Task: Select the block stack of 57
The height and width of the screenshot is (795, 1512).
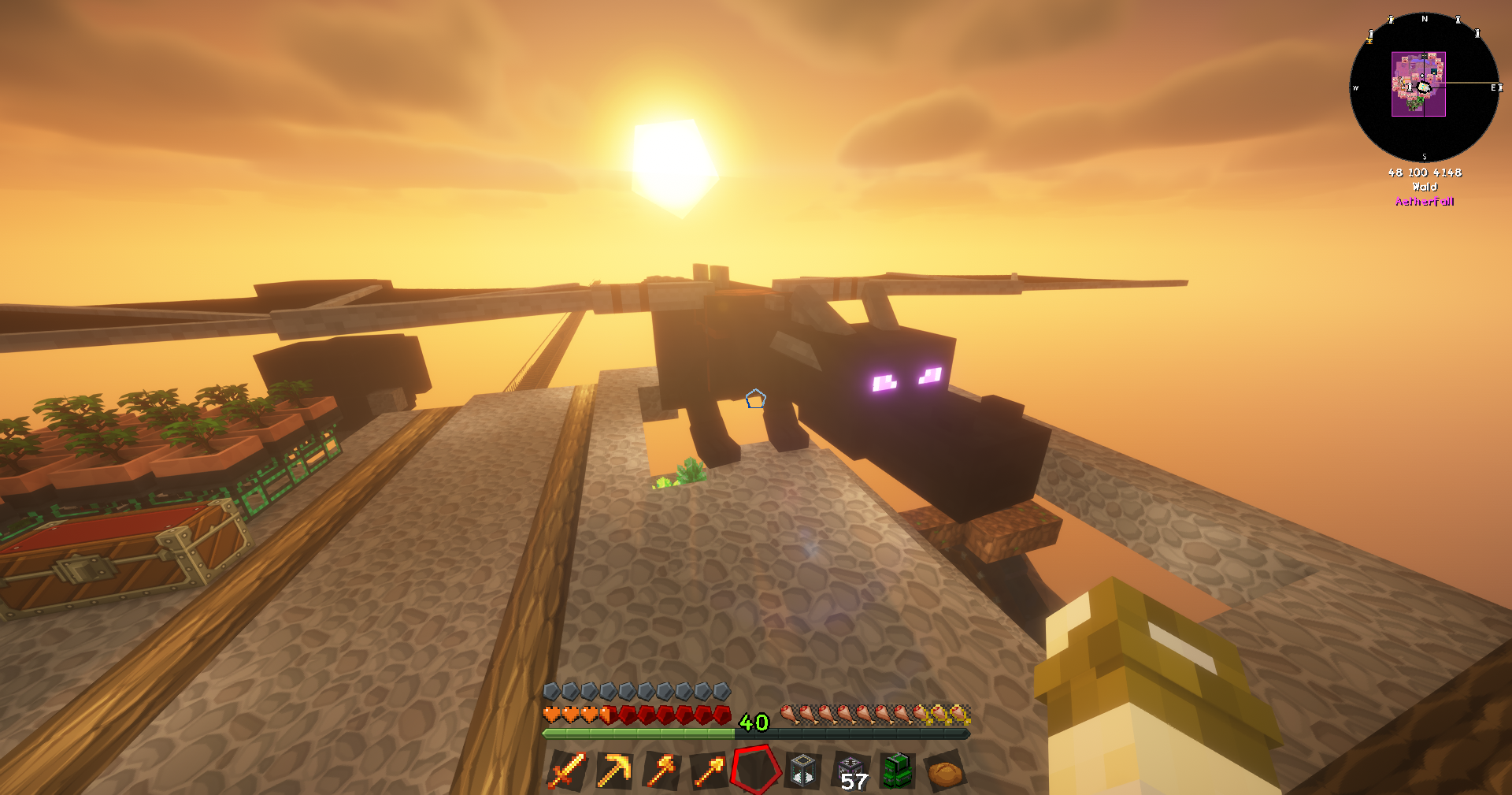Action: tap(851, 771)
